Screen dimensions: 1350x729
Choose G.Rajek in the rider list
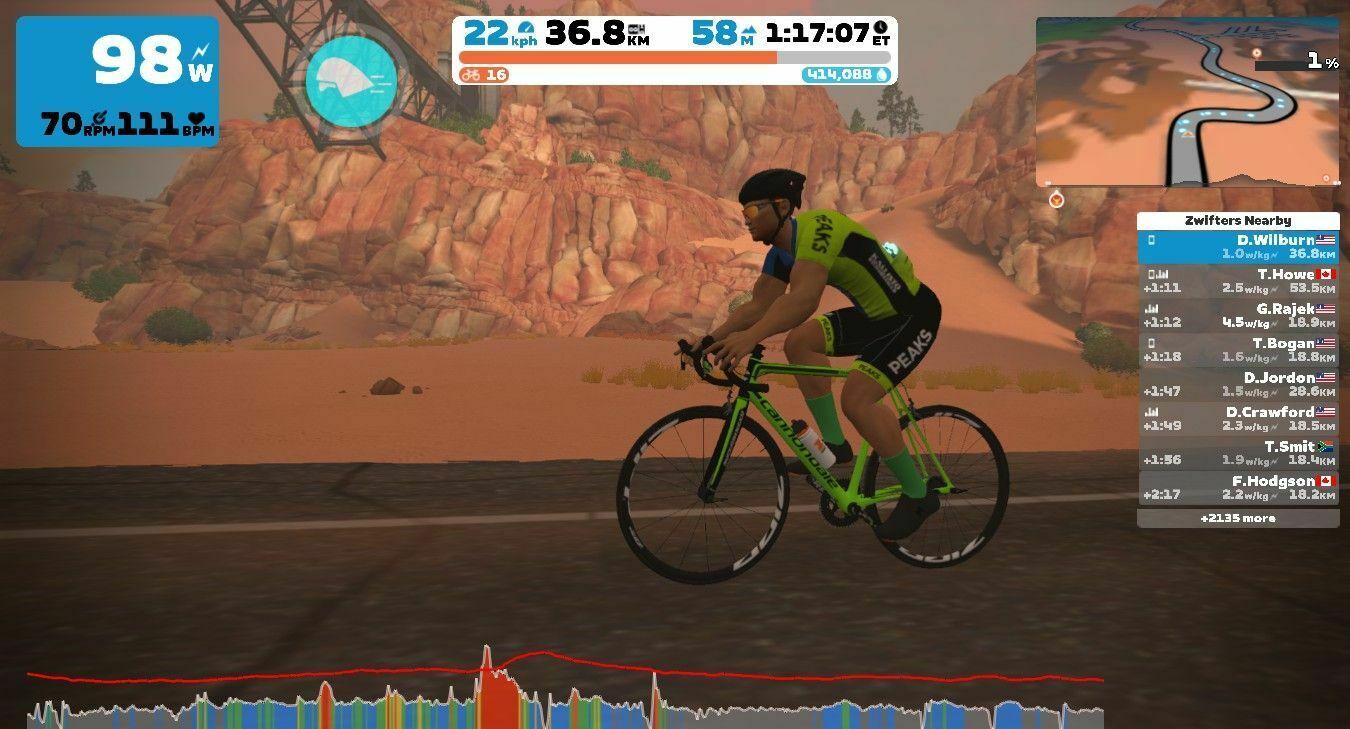(1238, 316)
